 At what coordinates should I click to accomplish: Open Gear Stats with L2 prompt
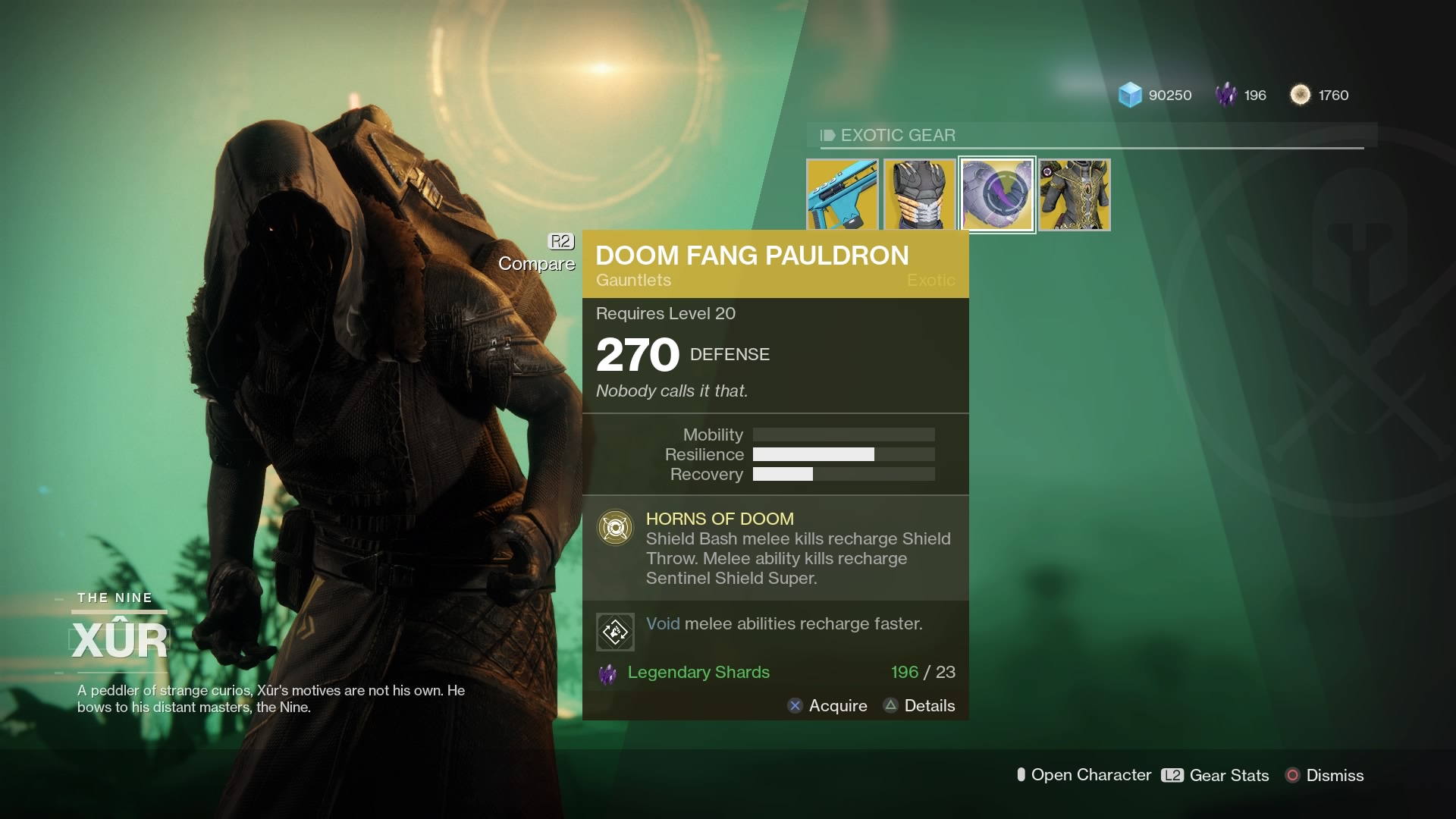1213,775
